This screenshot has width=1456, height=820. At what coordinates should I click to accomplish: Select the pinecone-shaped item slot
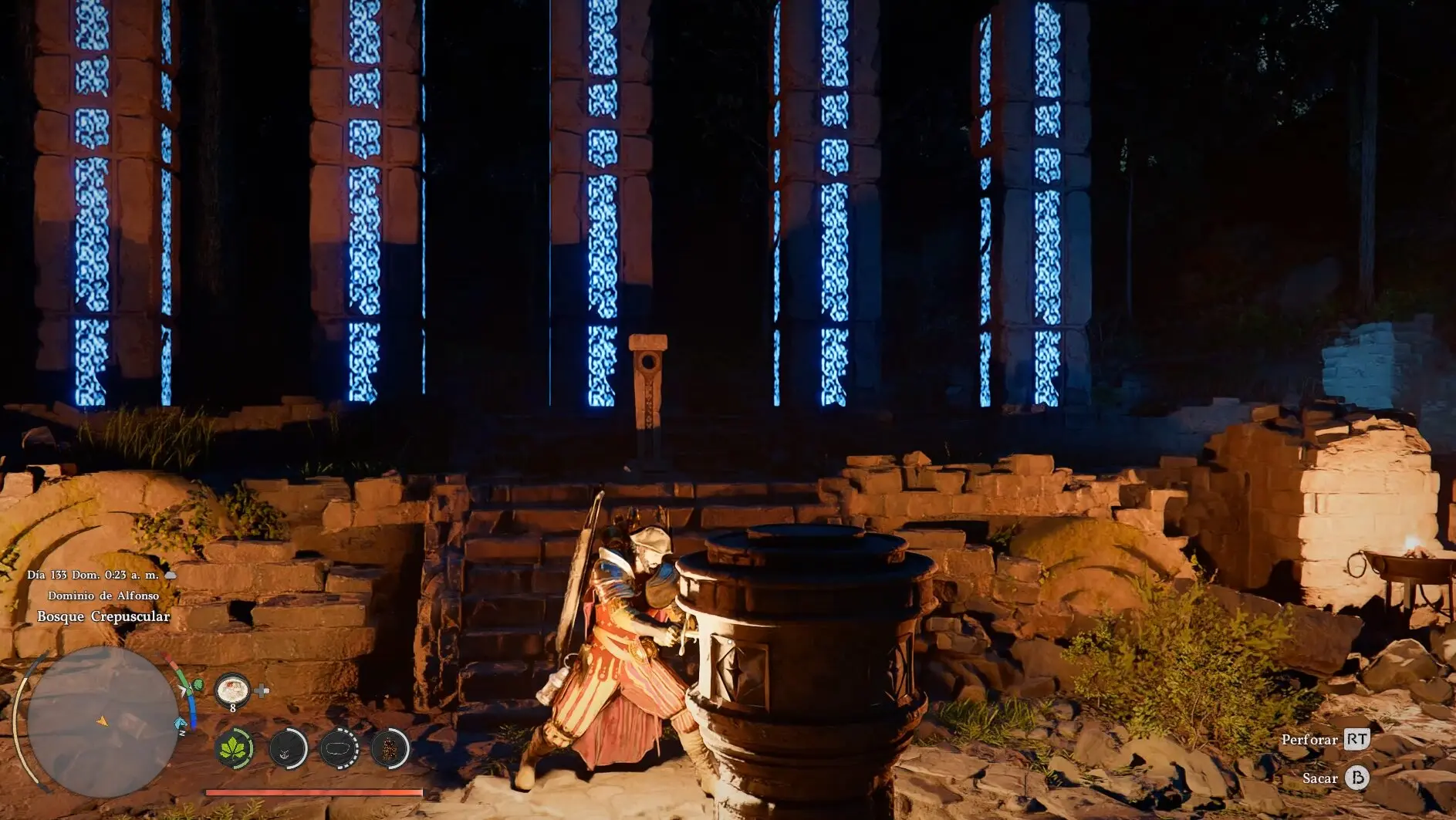click(x=390, y=747)
